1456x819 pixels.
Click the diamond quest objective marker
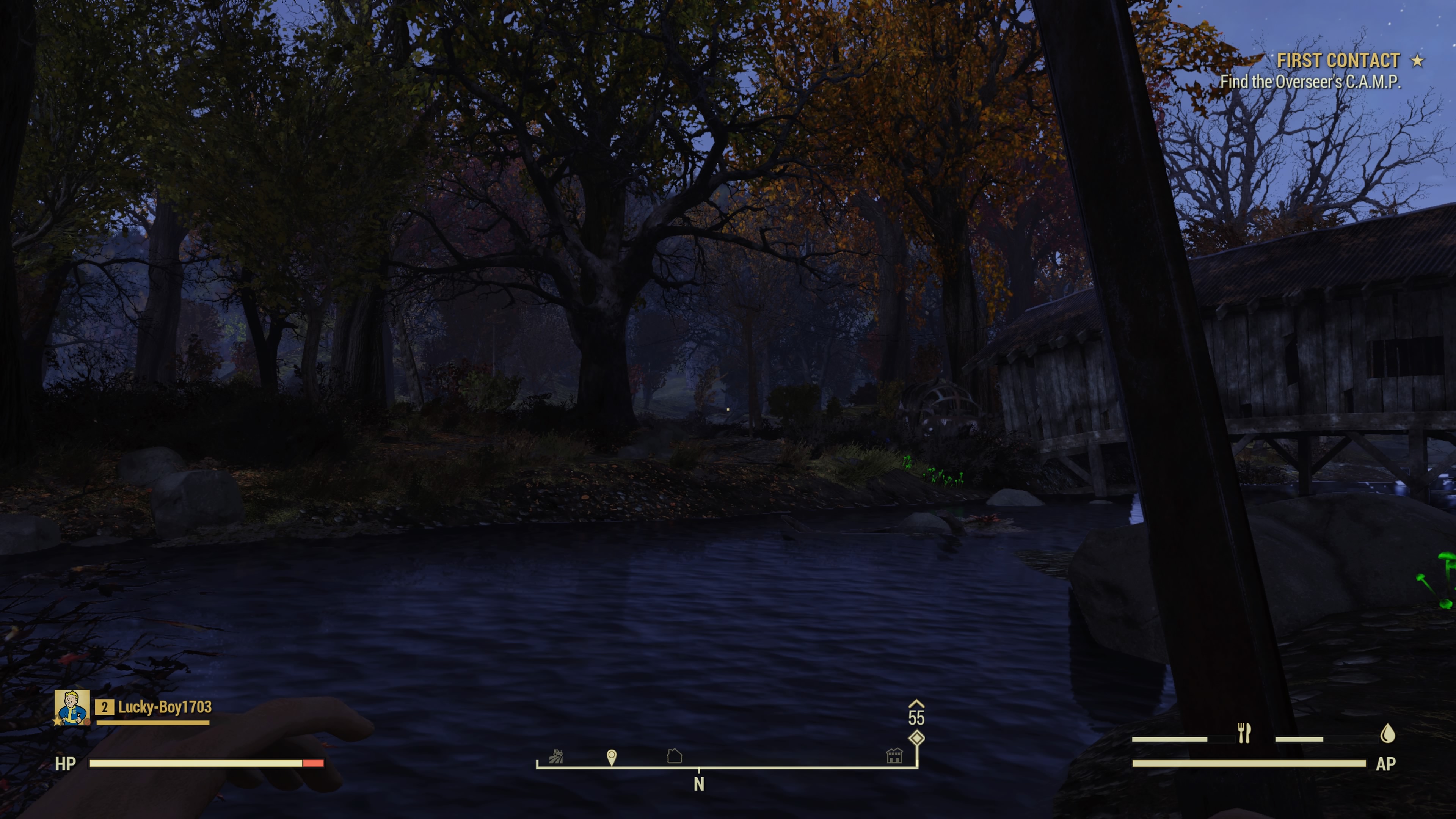(x=916, y=738)
